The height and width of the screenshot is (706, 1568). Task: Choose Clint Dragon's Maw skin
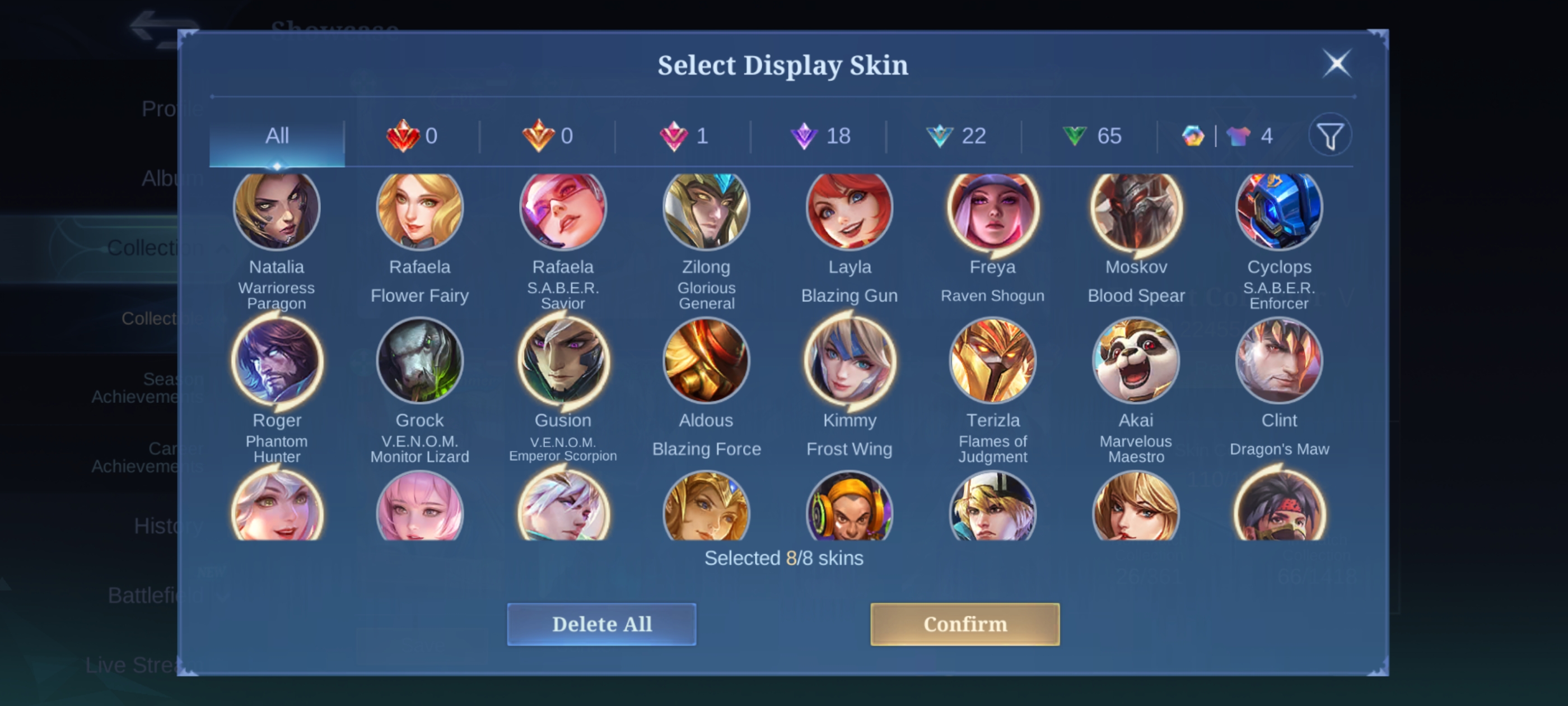click(x=1279, y=361)
